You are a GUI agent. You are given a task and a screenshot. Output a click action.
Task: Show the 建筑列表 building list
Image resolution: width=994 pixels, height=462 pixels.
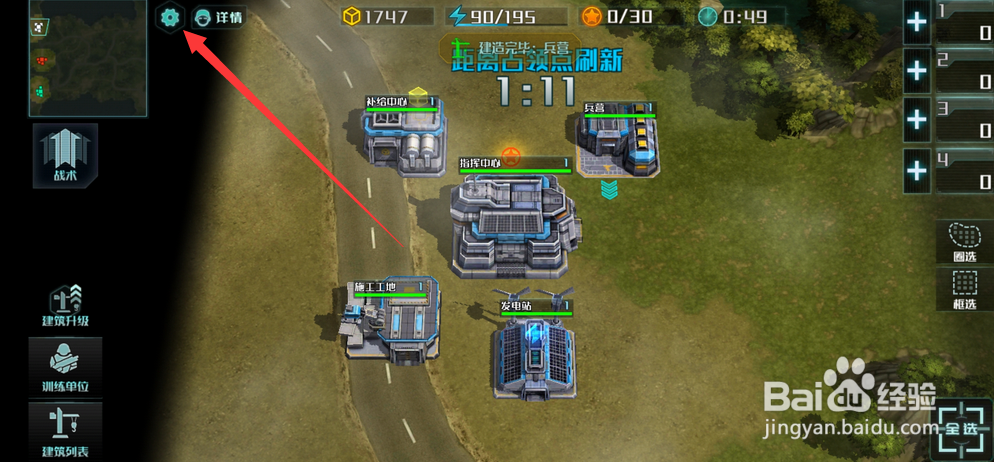65,430
